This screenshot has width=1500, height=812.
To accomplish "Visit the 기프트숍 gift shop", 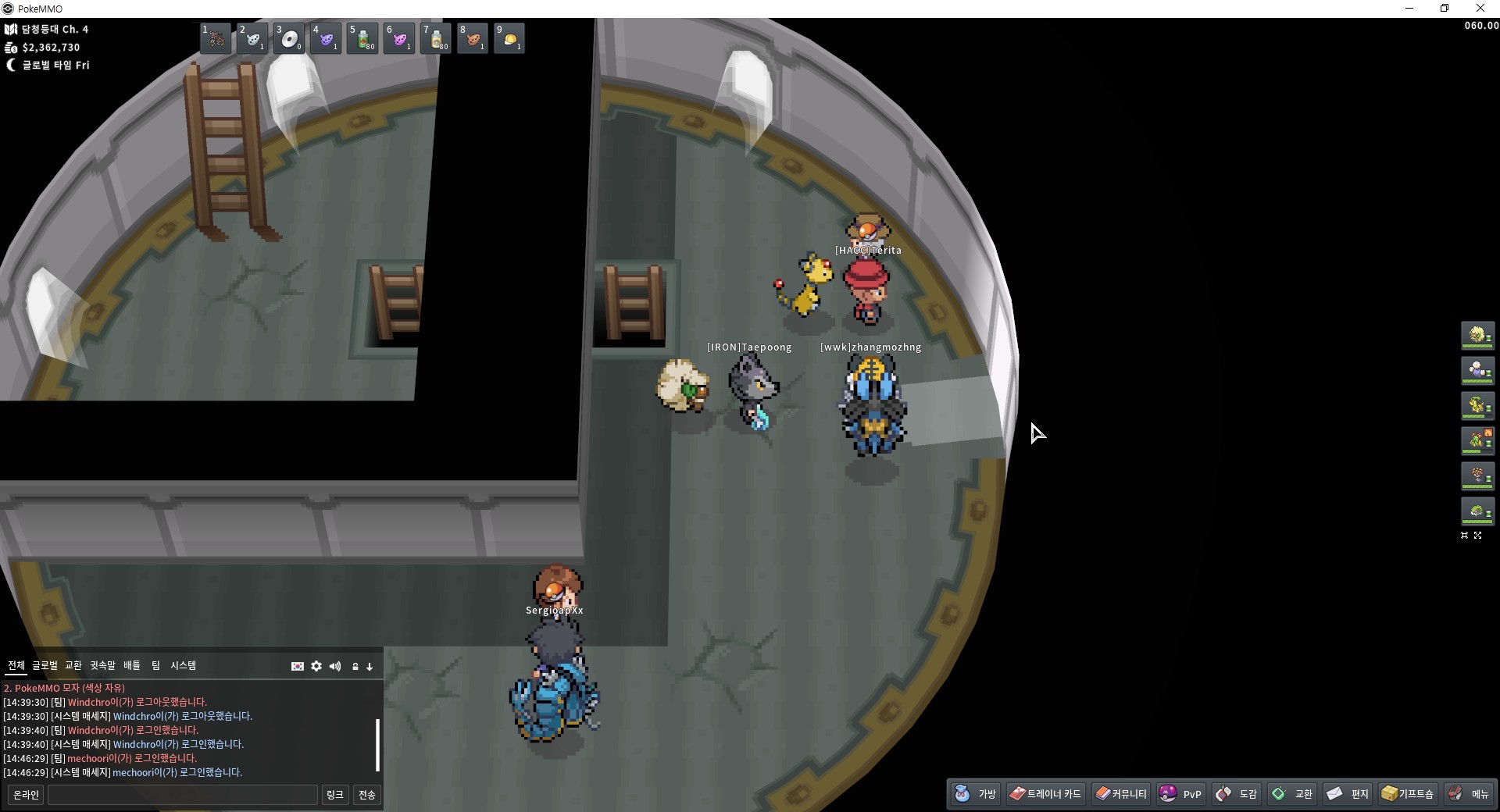I will pos(1407,794).
